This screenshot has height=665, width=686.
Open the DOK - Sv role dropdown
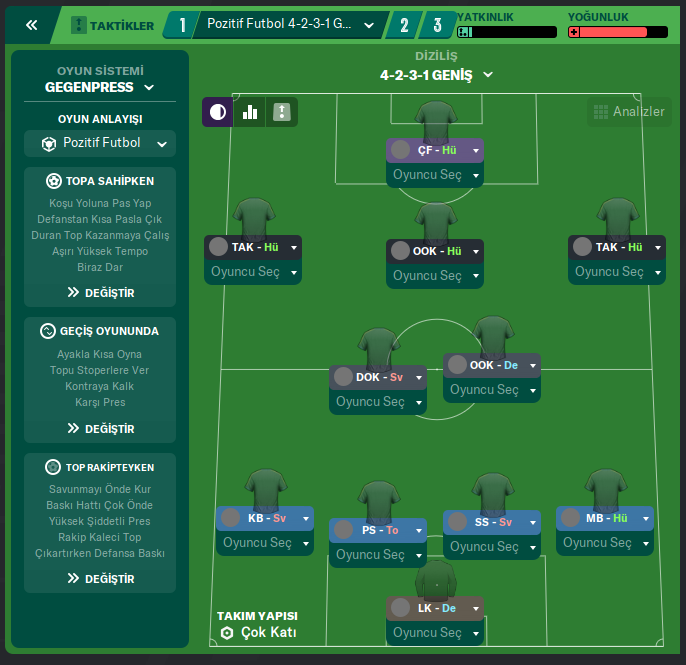pyautogui.click(x=420, y=377)
